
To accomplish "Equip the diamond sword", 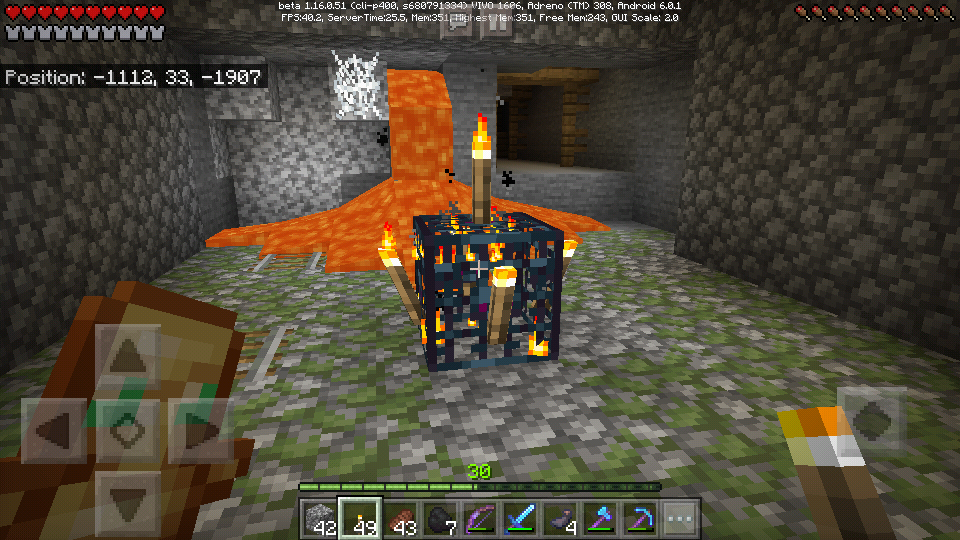I will [519, 519].
